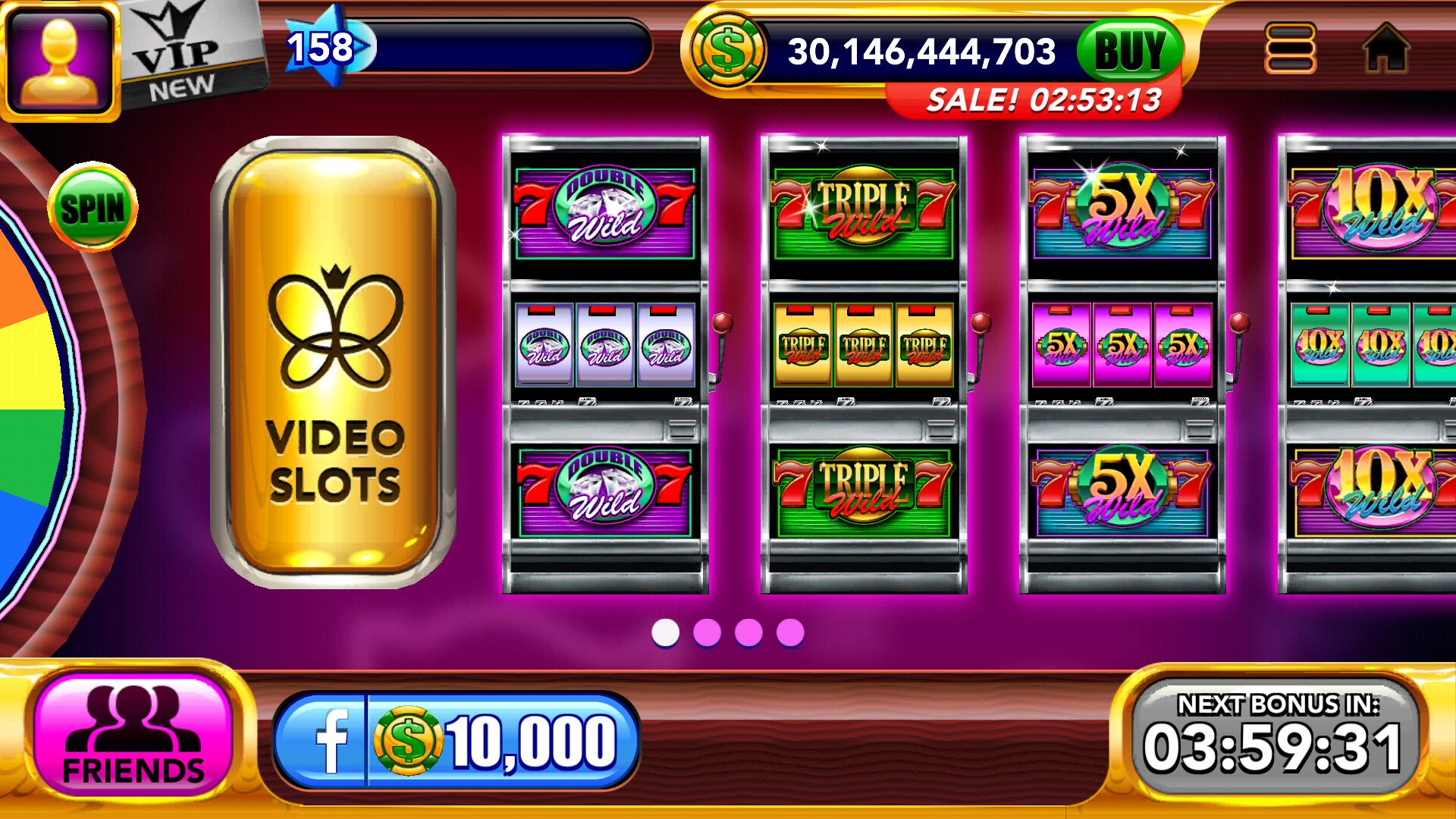Open the player profile avatar
1456x819 pixels.
tap(61, 59)
